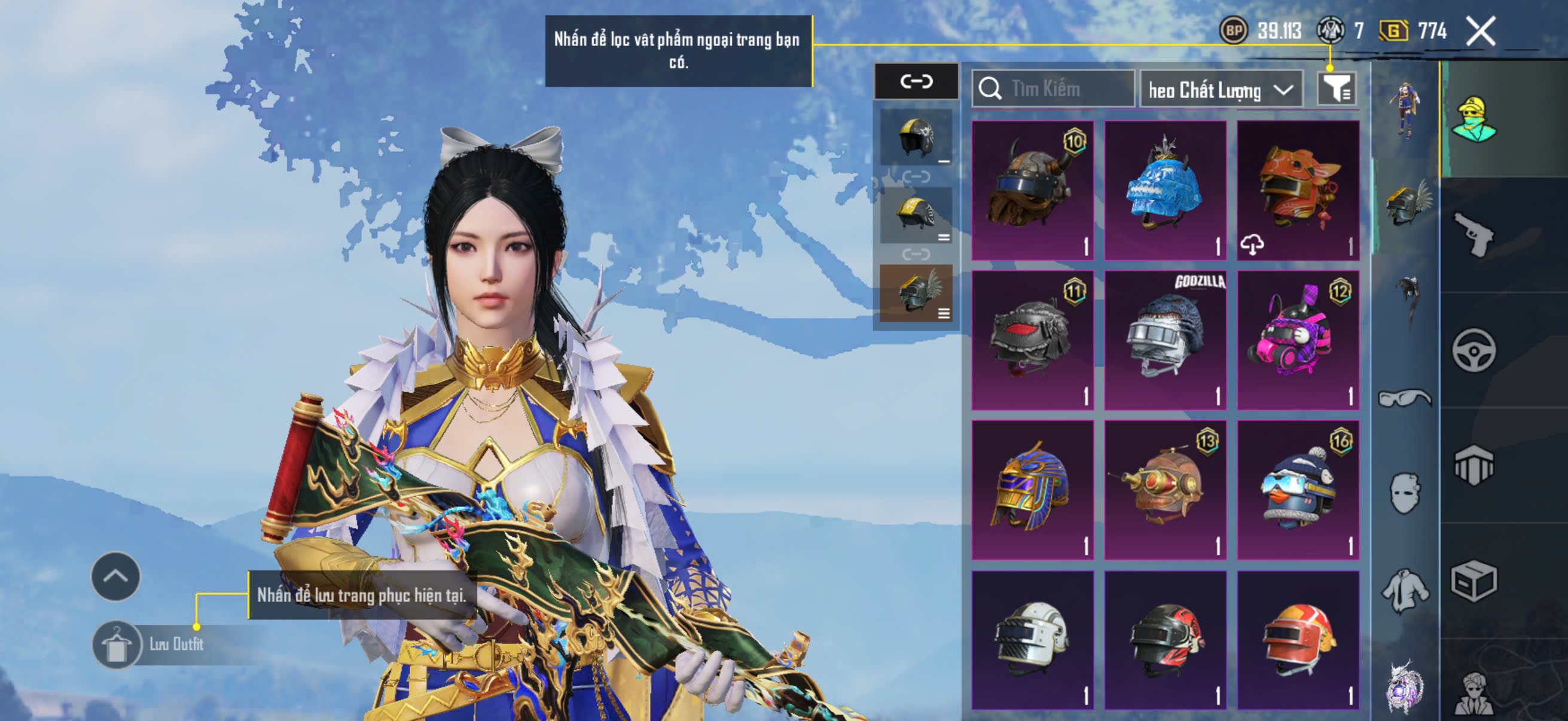Choose the blue and gold pharaoh helmet
1568x721 pixels.
pos(1032,490)
